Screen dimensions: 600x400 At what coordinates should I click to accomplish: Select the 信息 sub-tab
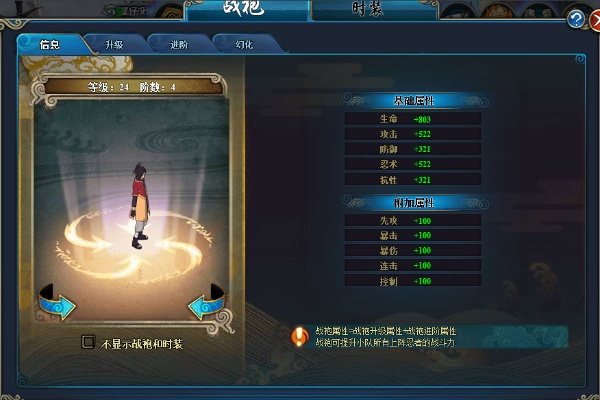pyautogui.click(x=49, y=44)
